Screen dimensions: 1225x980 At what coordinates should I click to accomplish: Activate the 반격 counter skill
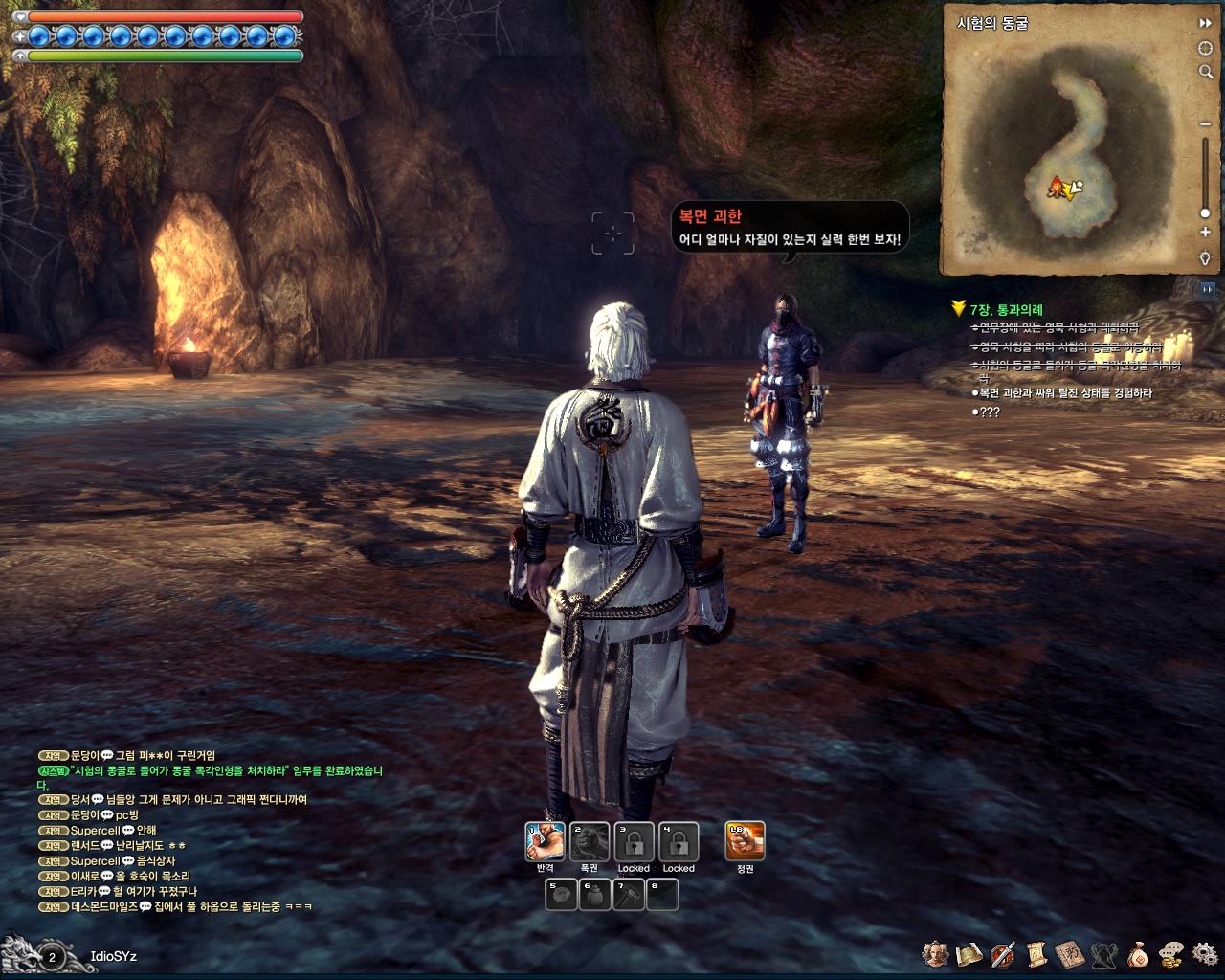(545, 842)
